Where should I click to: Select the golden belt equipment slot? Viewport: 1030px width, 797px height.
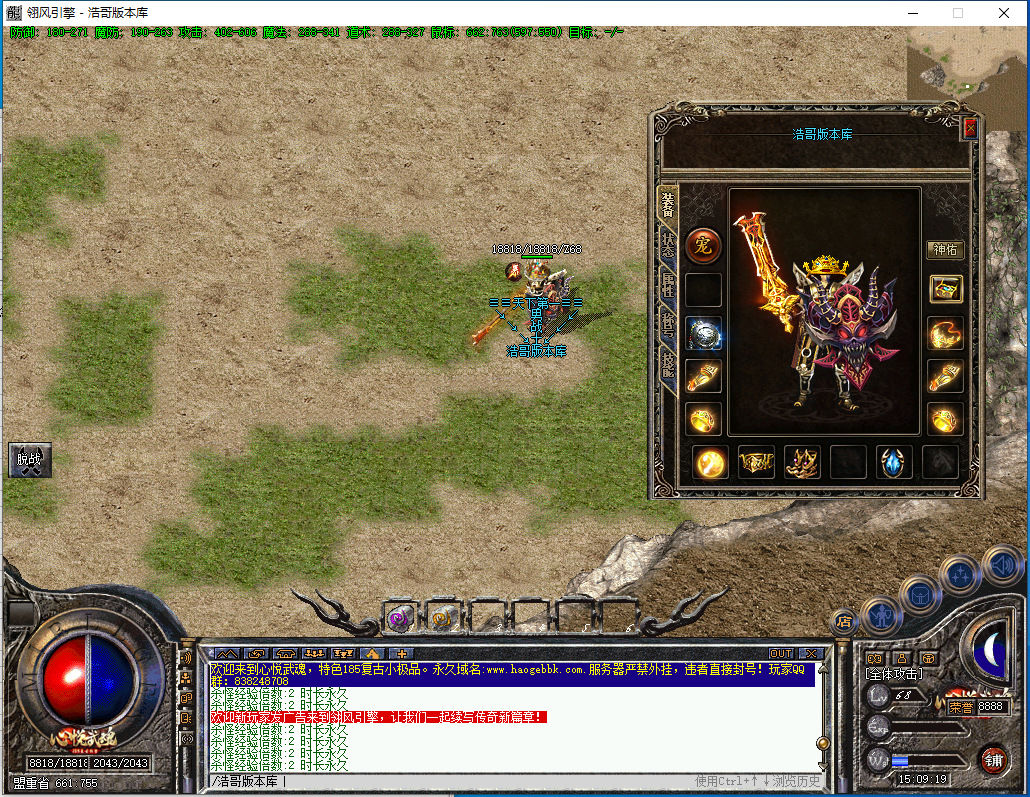point(756,462)
